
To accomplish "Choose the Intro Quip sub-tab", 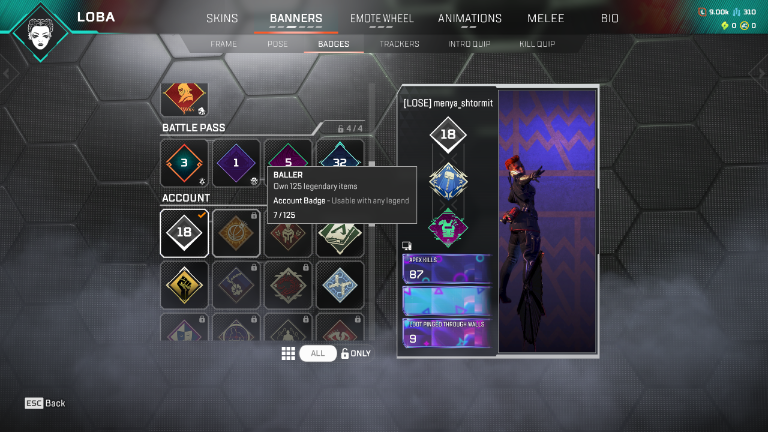I will (x=470, y=44).
